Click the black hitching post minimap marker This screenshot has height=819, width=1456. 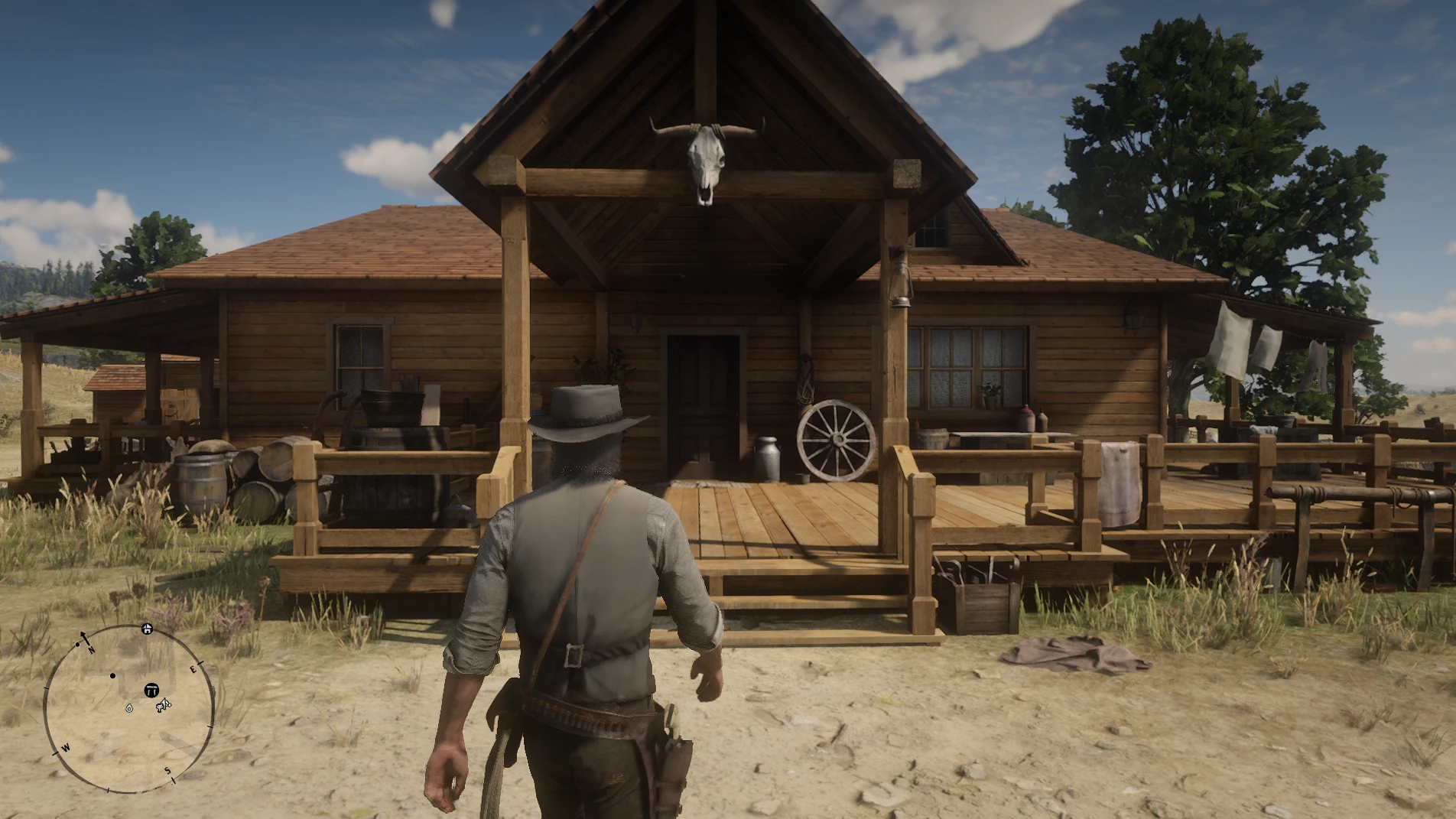151,691
